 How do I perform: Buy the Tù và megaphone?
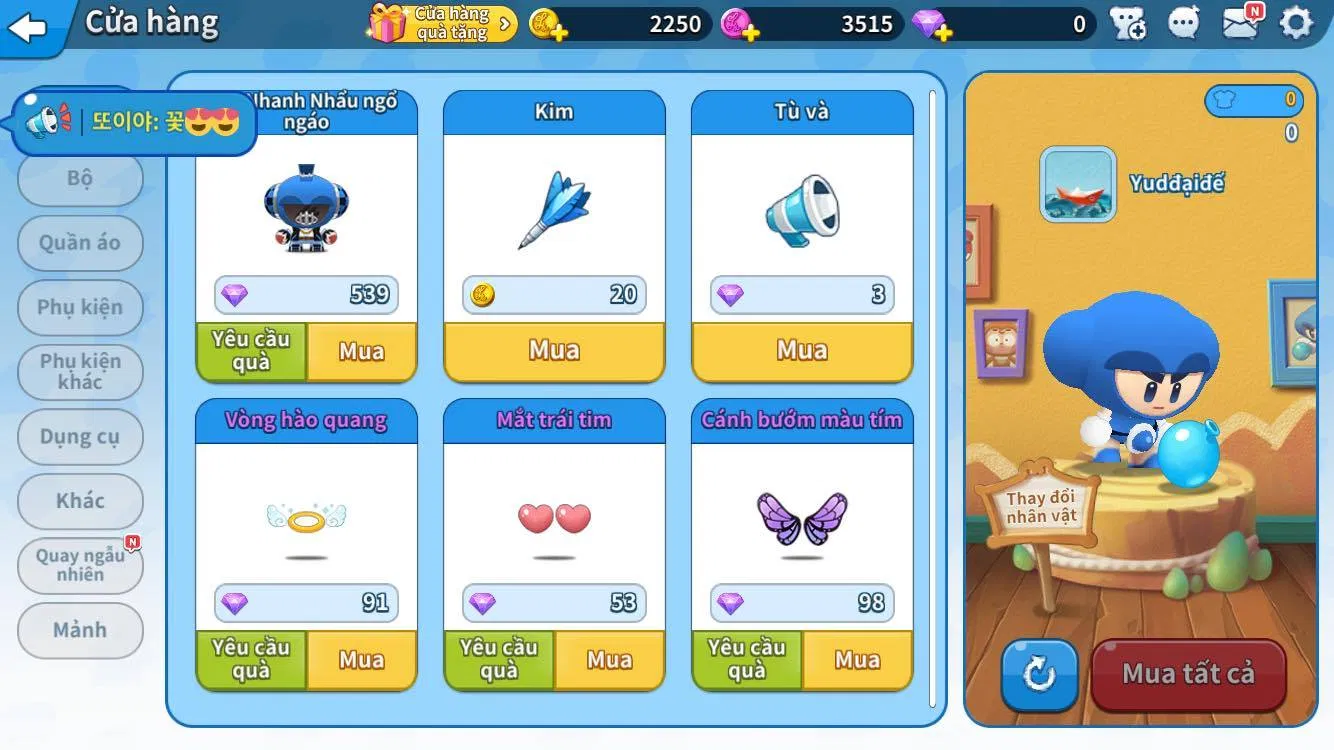(802, 351)
